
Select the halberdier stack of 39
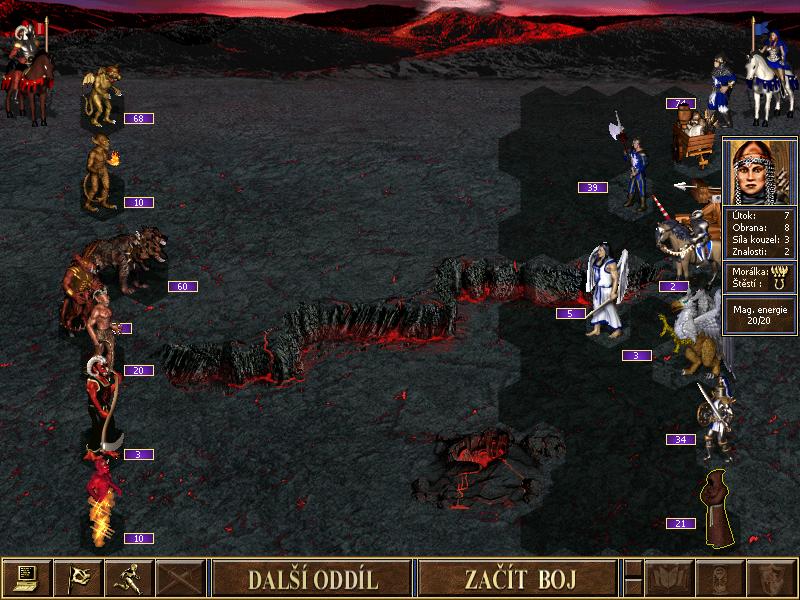(634, 172)
